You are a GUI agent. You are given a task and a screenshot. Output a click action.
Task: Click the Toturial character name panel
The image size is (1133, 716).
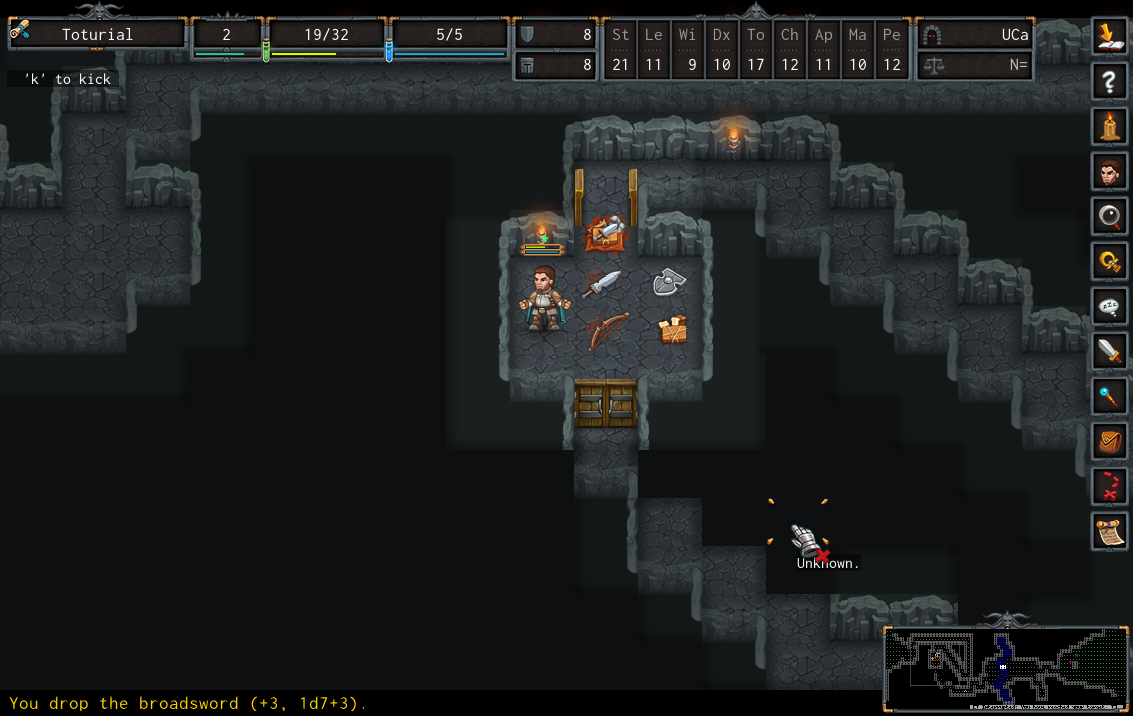point(97,35)
